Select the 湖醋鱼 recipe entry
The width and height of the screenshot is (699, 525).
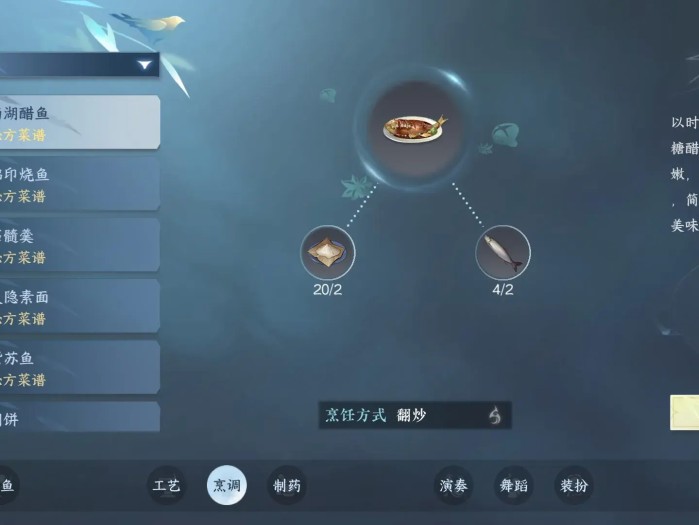tap(78, 122)
